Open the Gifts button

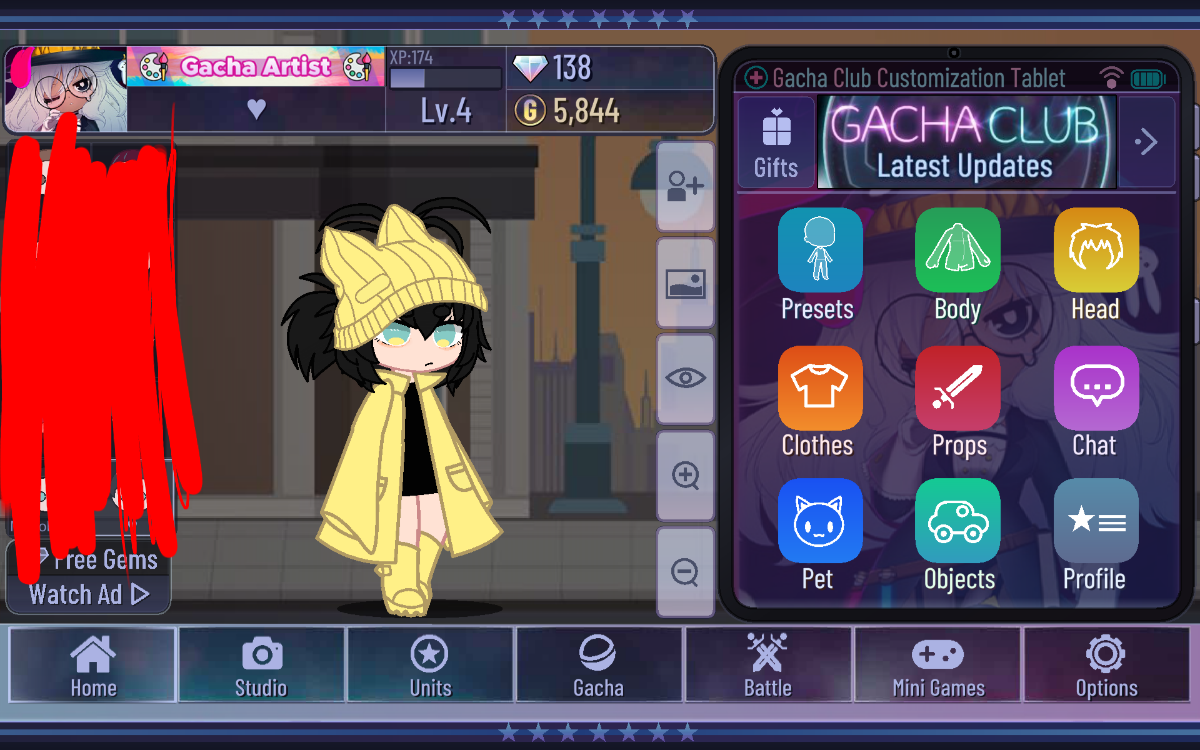tap(776, 142)
